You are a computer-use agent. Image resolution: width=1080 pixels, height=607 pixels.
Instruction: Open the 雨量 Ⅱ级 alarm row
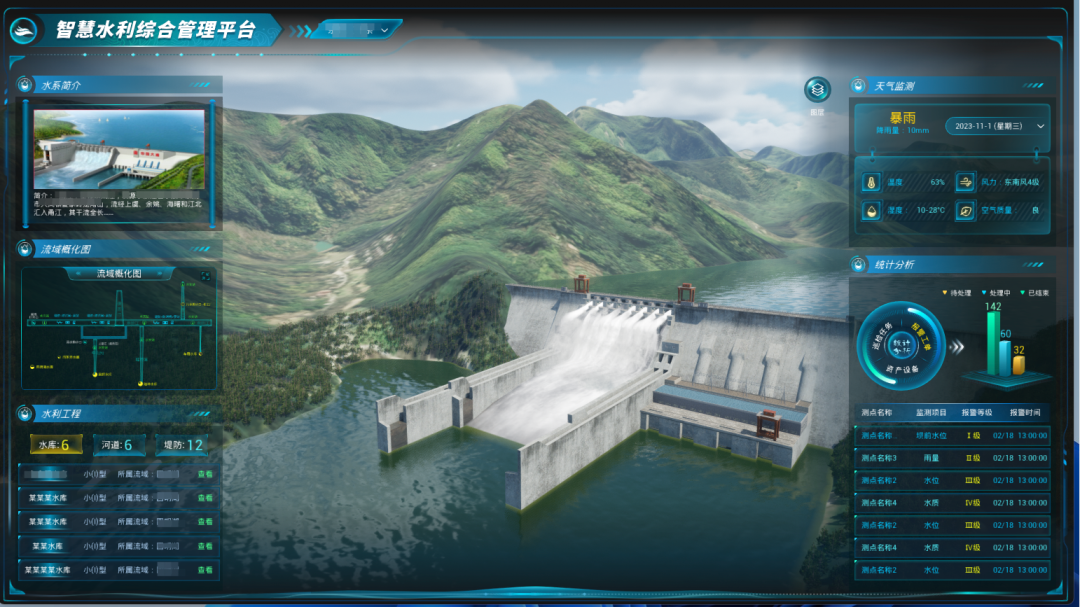pos(952,458)
